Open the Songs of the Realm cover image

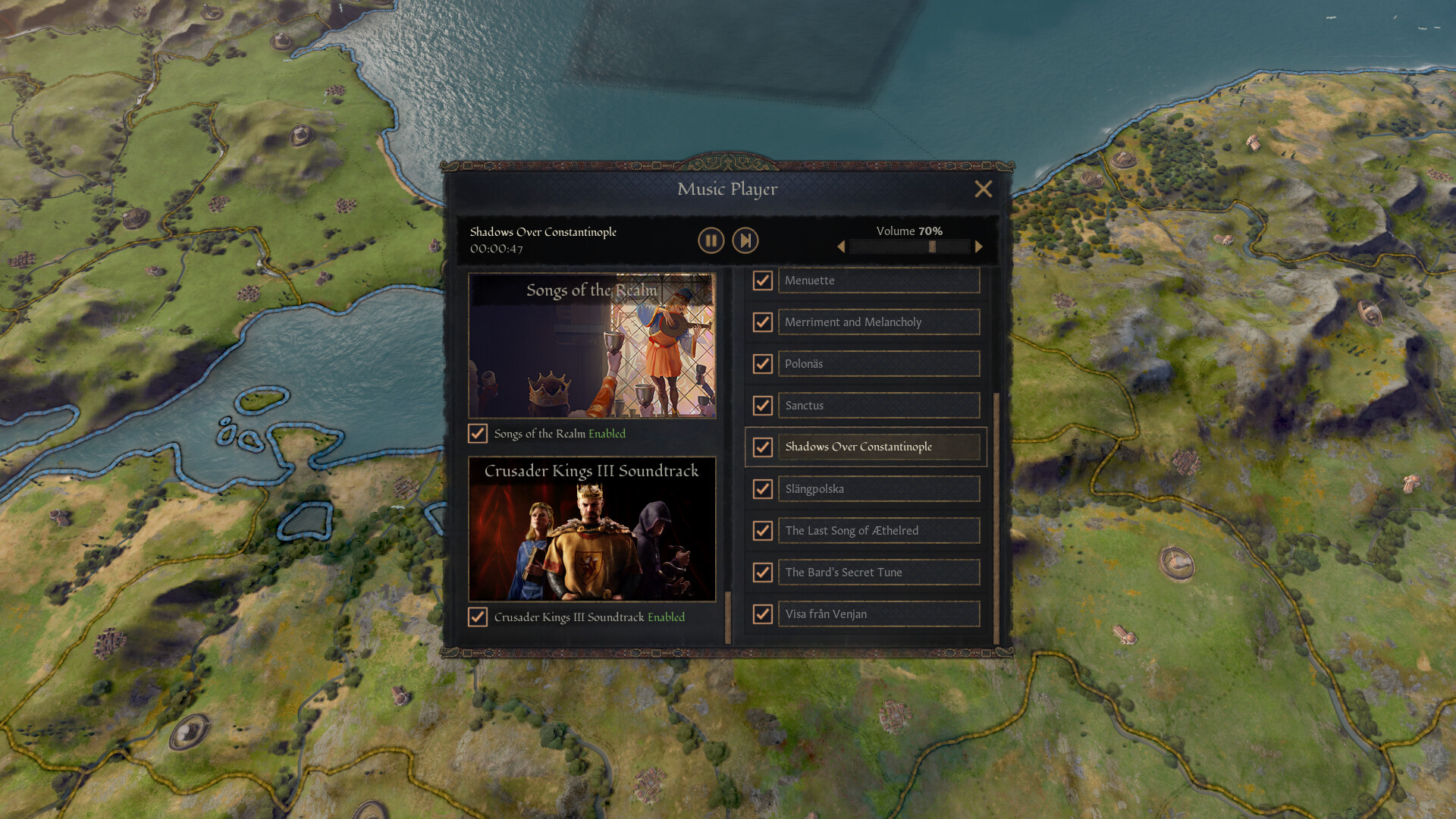pos(592,347)
